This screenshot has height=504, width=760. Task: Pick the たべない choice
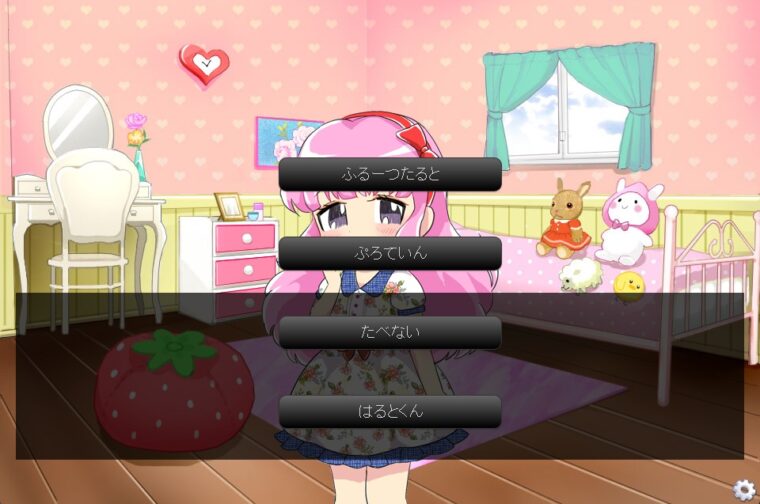(390, 332)
